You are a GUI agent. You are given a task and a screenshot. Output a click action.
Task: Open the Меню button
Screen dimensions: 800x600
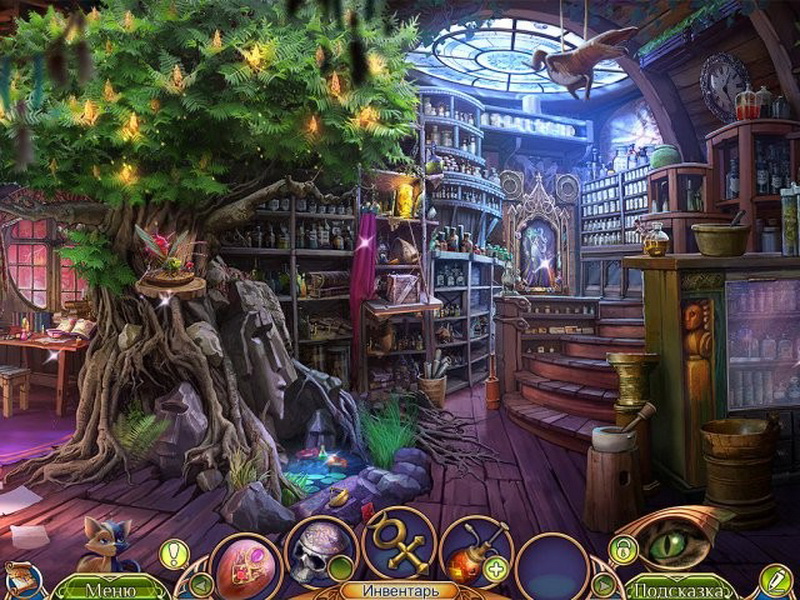click(x=110, y=589)
